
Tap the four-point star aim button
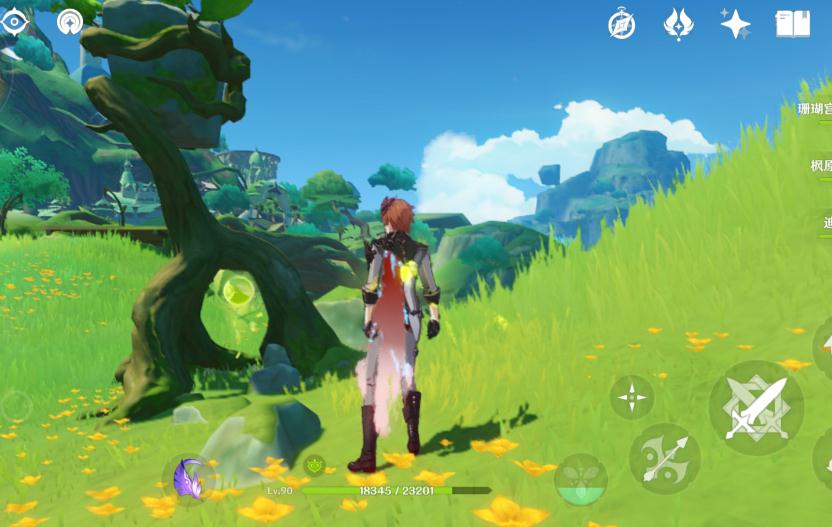pos(632,397)
